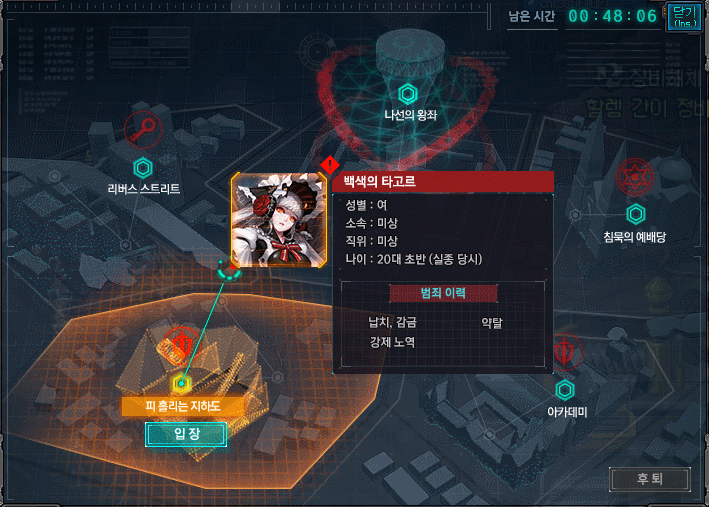Click the red warning diamond icon
Screen dimensions: 709x507
pyautogui.click(x=329, y=166)
